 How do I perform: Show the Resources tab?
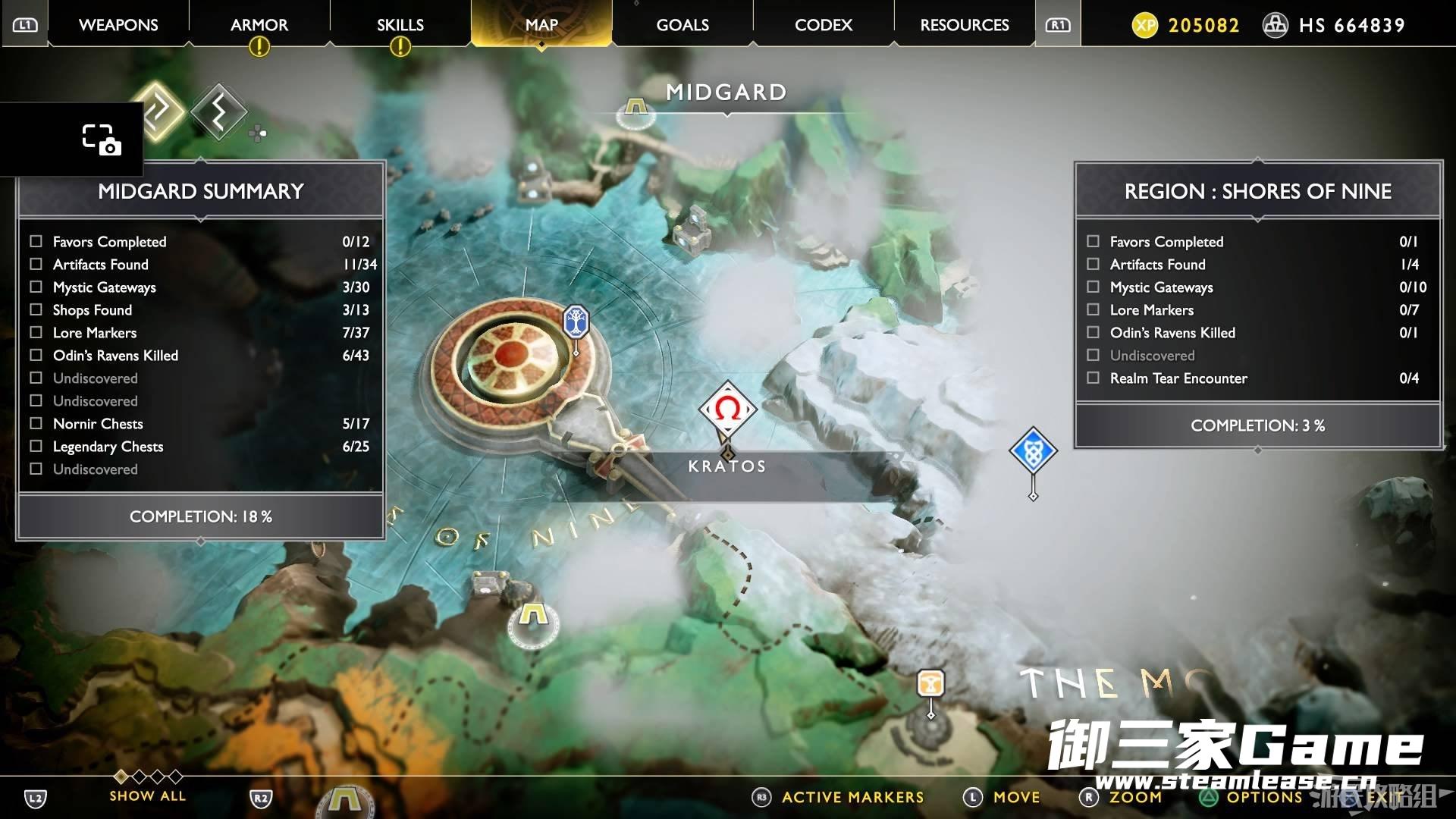[x=965, y=25]
